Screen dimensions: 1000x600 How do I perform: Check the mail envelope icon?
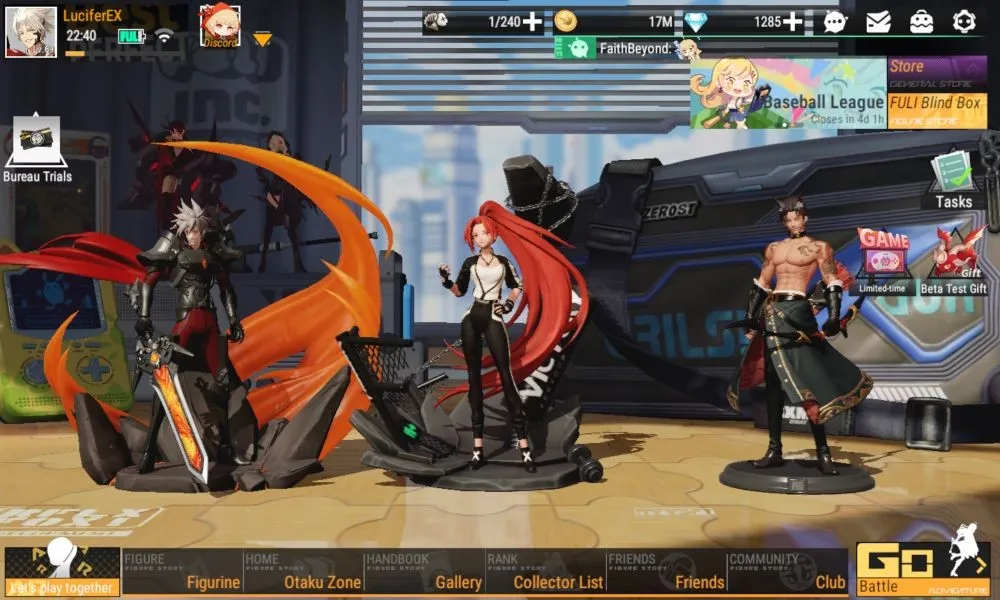(878, 21)
